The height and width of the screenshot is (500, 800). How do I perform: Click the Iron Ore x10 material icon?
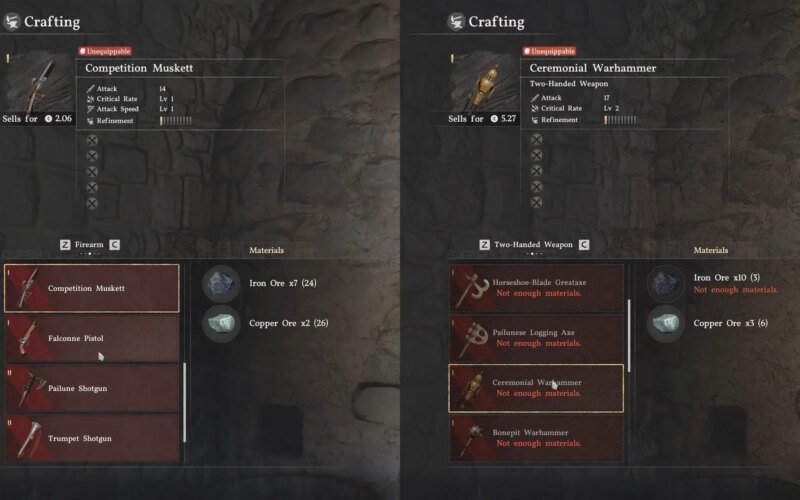[x=665, y=284]
